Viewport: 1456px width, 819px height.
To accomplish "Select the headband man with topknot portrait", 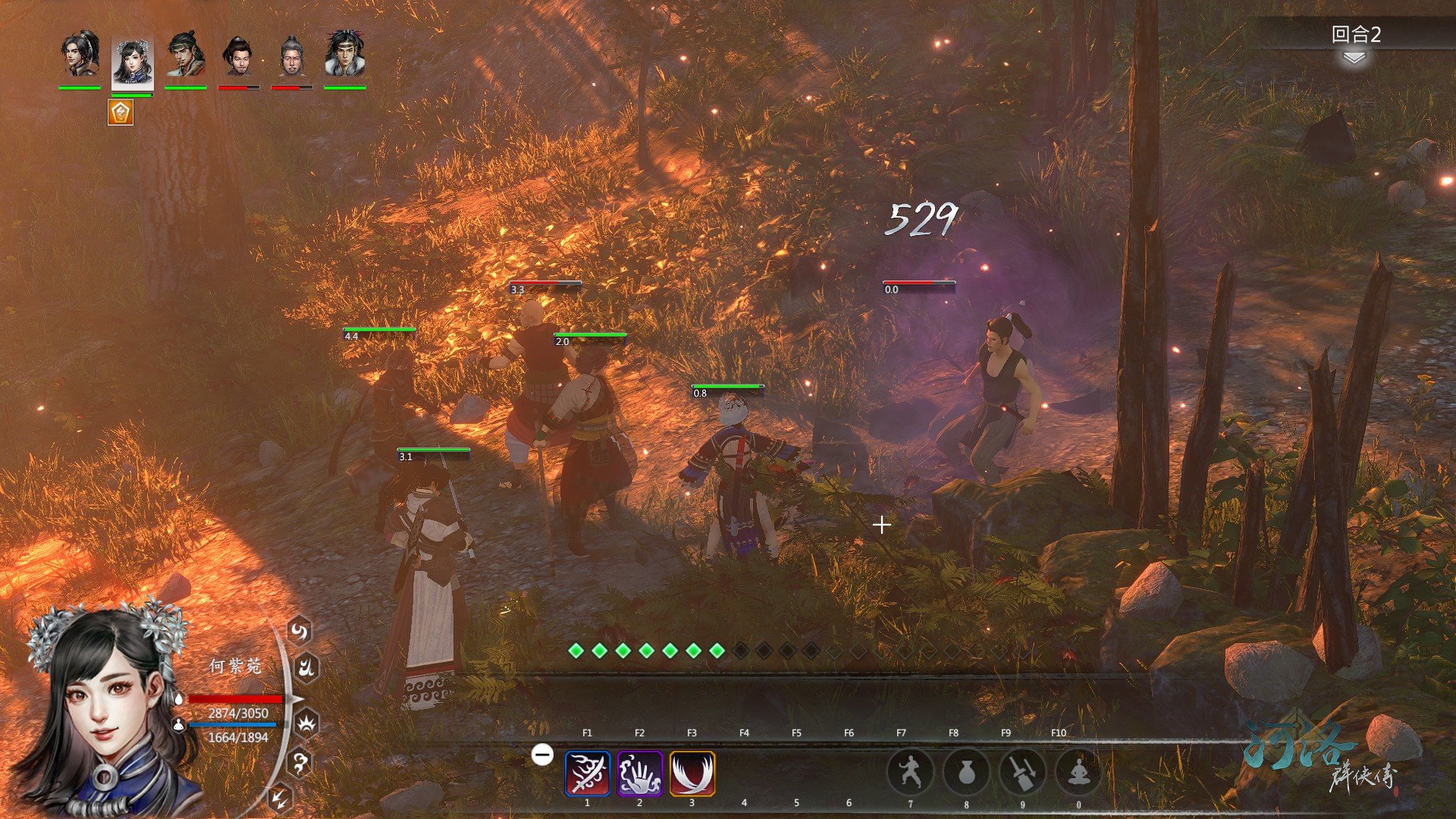I will pyautogui.click(x=186, y=55).
